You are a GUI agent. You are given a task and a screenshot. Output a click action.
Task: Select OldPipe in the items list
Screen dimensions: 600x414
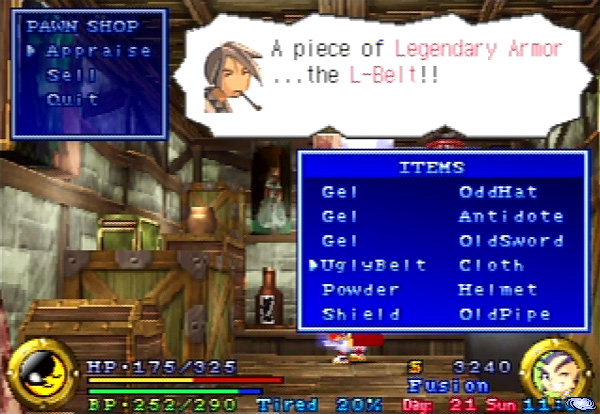pos(504,314)
